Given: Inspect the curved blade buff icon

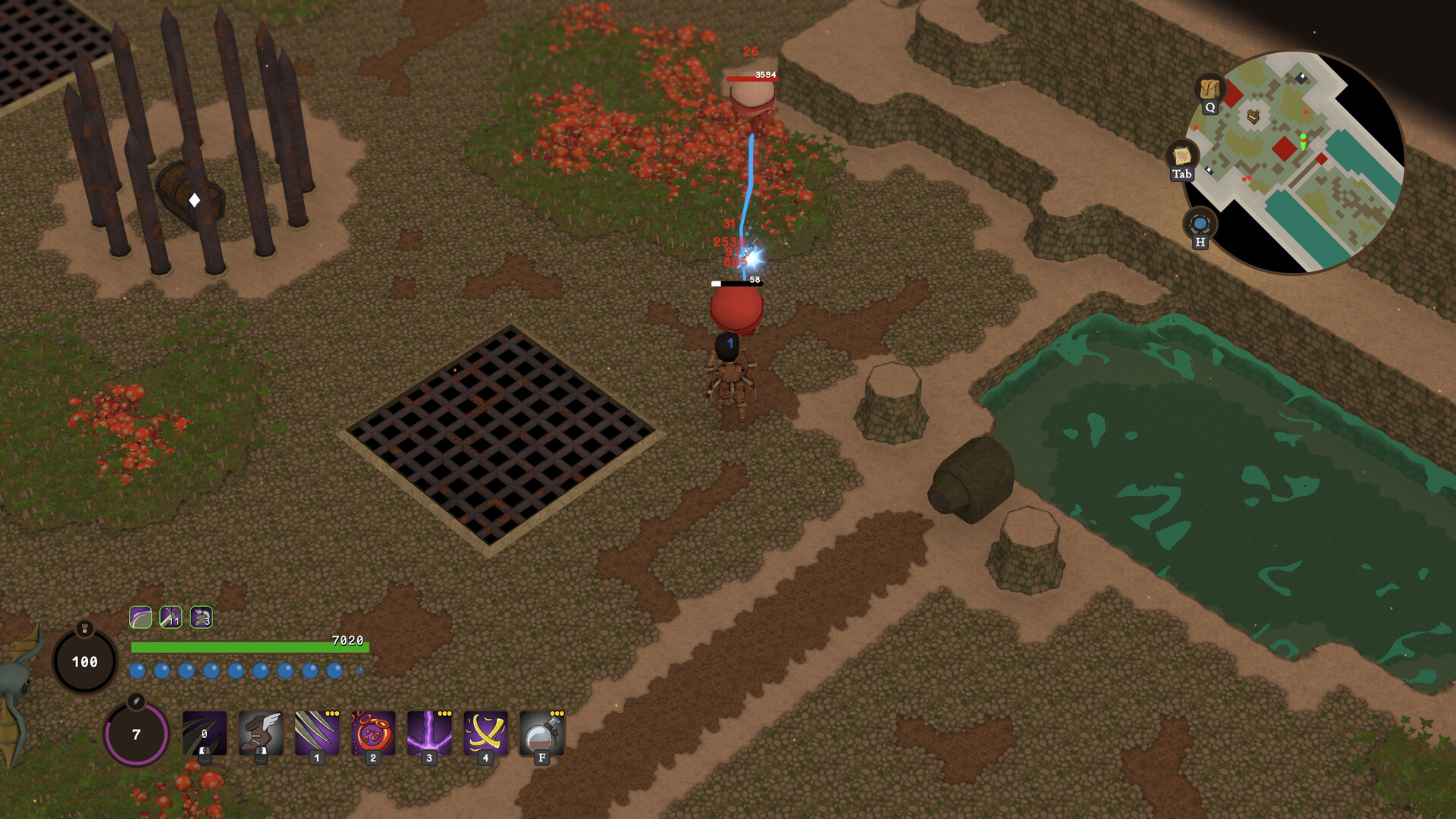Looking at the screenshot, I should click(x=140, y=617).
